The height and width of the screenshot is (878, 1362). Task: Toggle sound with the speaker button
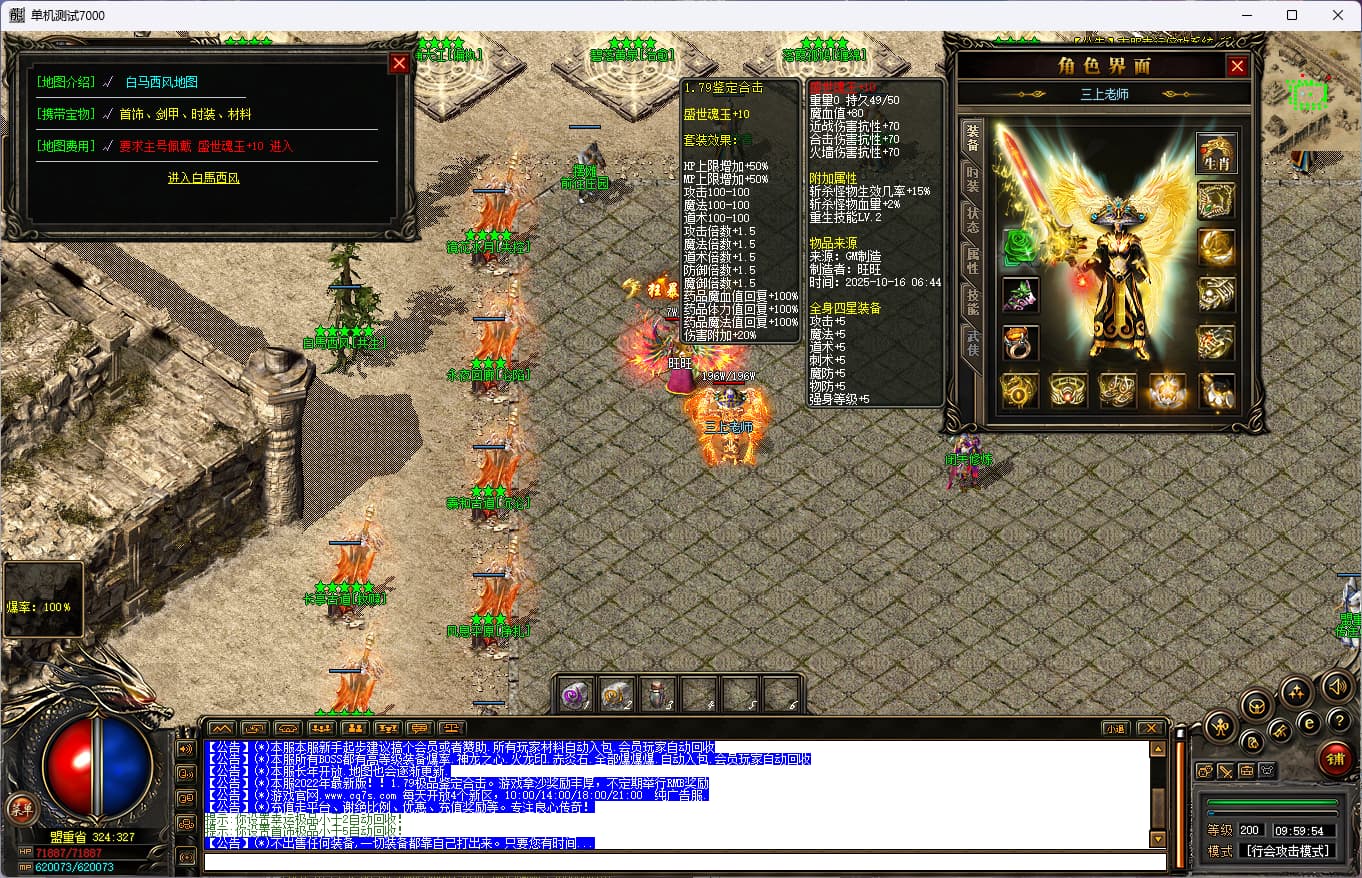point(1337,686)
